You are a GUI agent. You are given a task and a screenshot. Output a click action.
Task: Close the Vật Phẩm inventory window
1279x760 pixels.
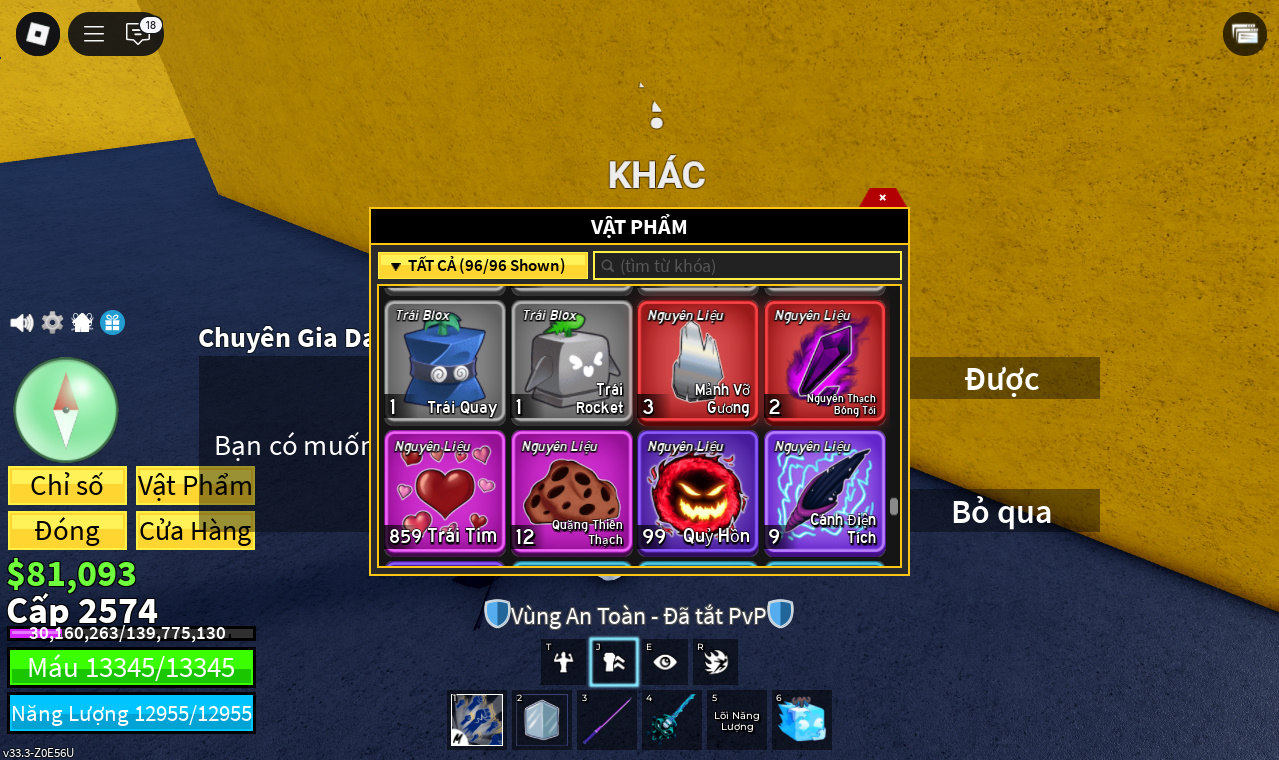coord(882,197)
